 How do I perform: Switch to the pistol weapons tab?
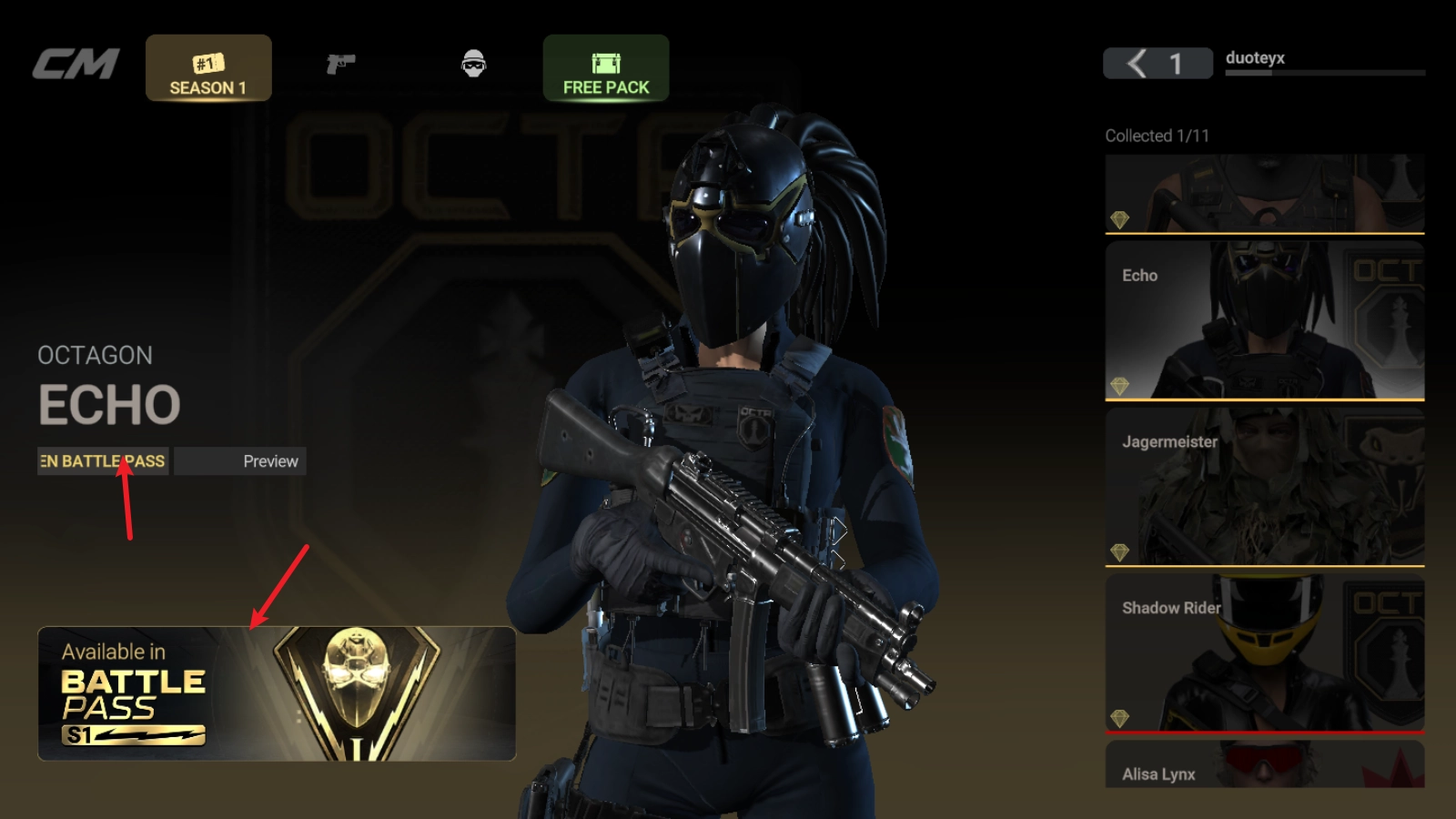[x=340, y=64]
